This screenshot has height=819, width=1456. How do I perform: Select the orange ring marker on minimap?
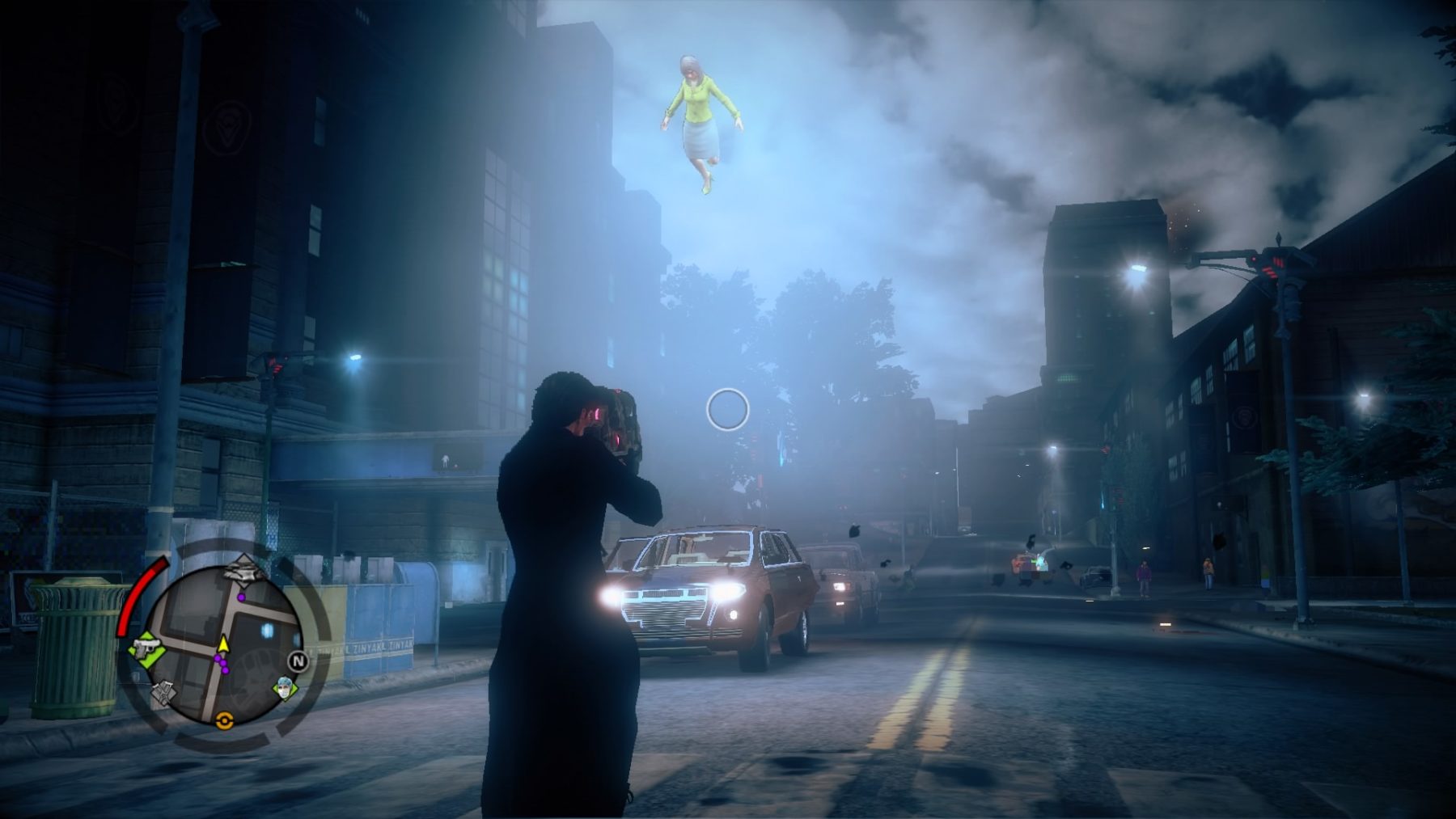coord(224,720)
